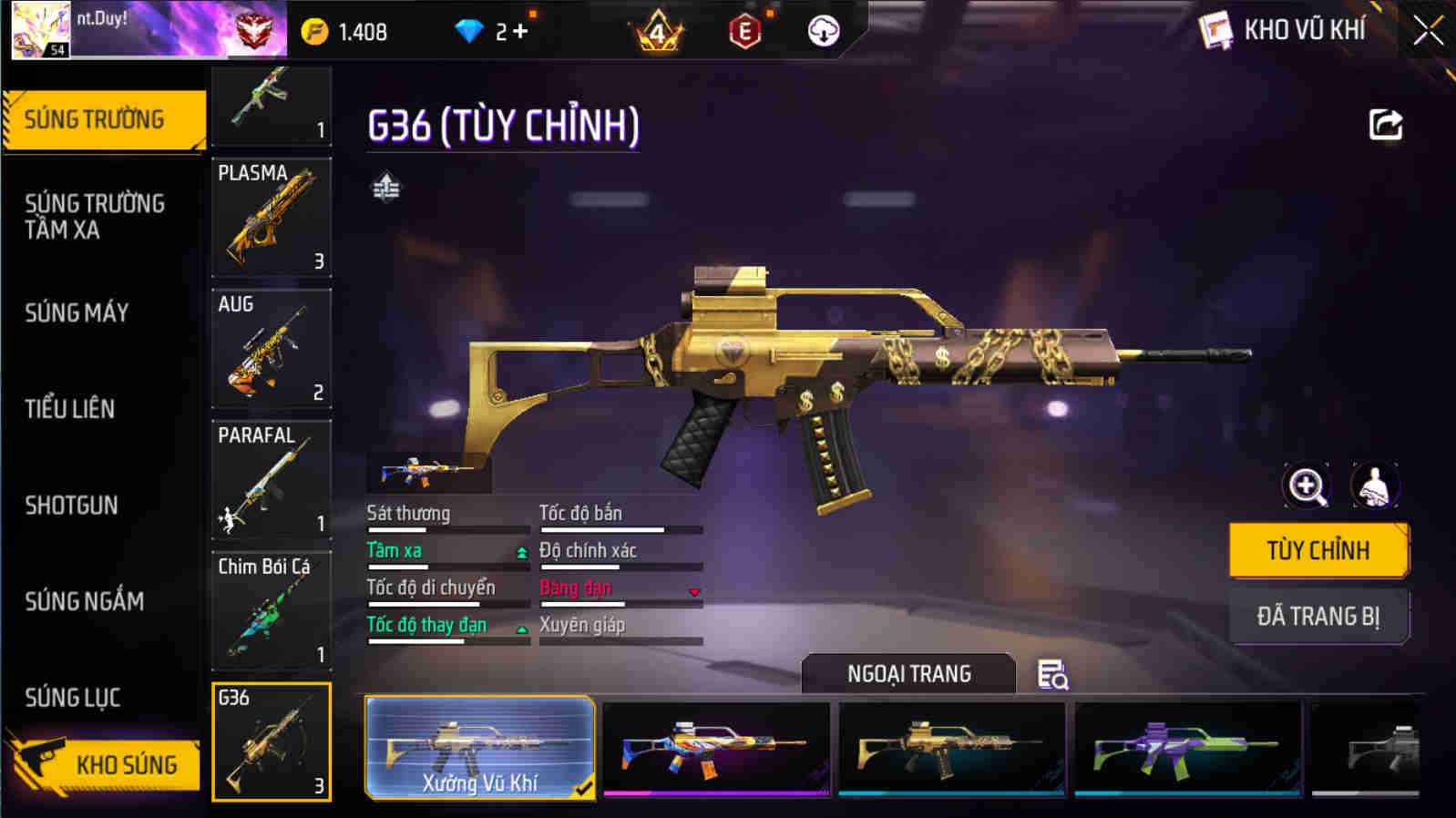Select the Xưởng Vũ Khí skin thumbnail
The height and width of the screenshot is (818, 1456).
(x=478, y=747)
